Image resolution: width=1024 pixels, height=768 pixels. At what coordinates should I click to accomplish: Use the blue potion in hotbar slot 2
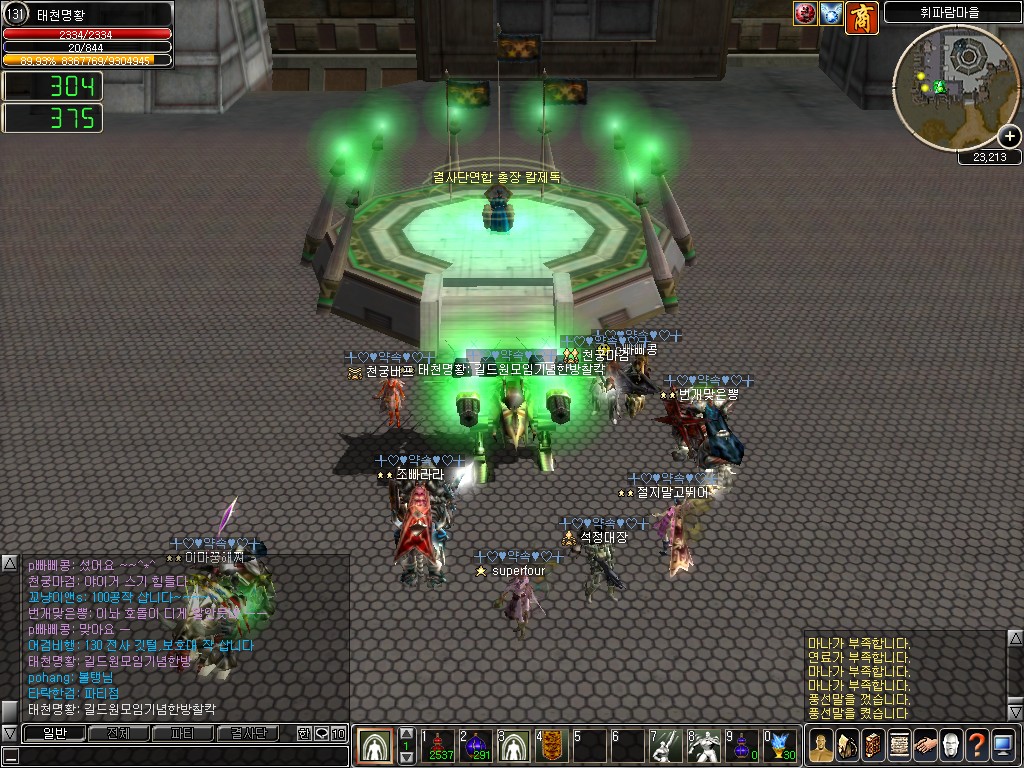pos(478,746)
